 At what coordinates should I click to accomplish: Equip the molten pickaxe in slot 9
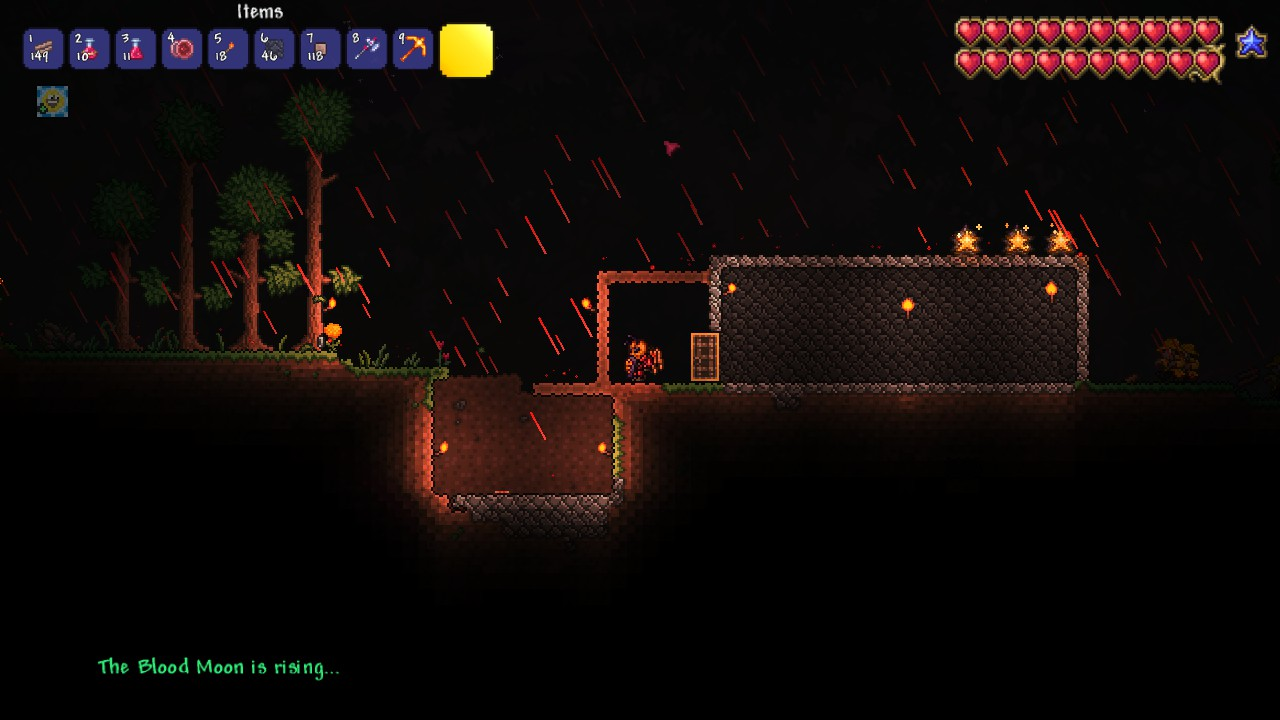(x=412, y=49)
